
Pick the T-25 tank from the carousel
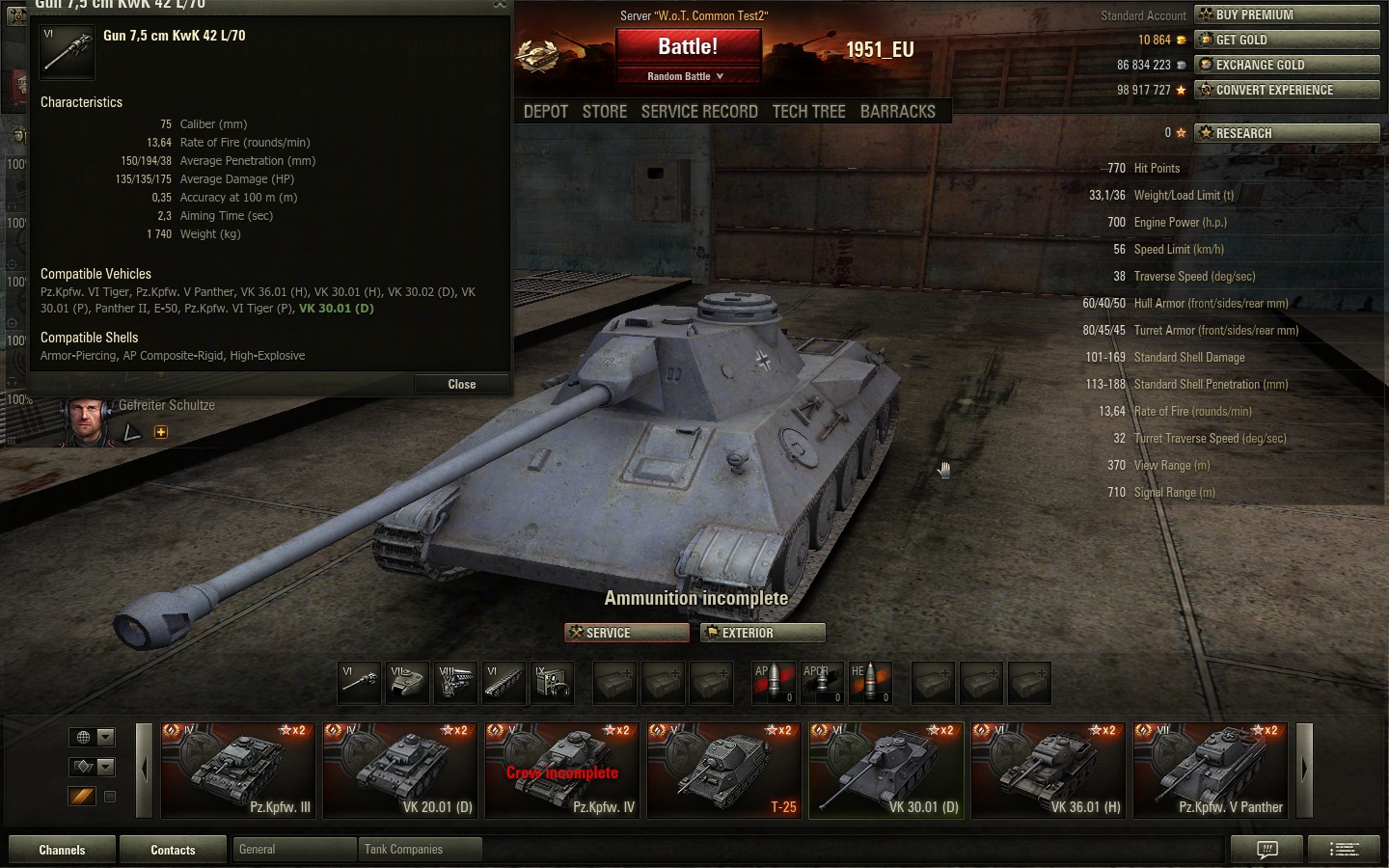click(x=723, y=770)
